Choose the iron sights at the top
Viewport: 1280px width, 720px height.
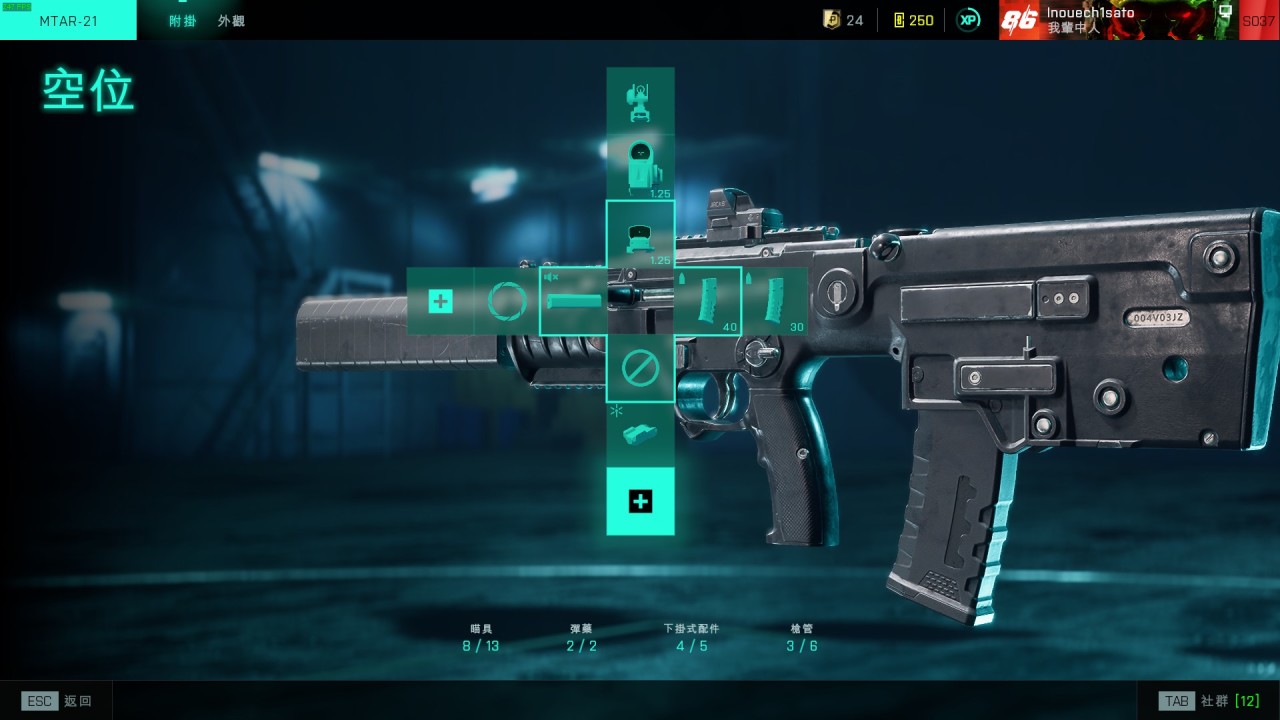(640, 100)
